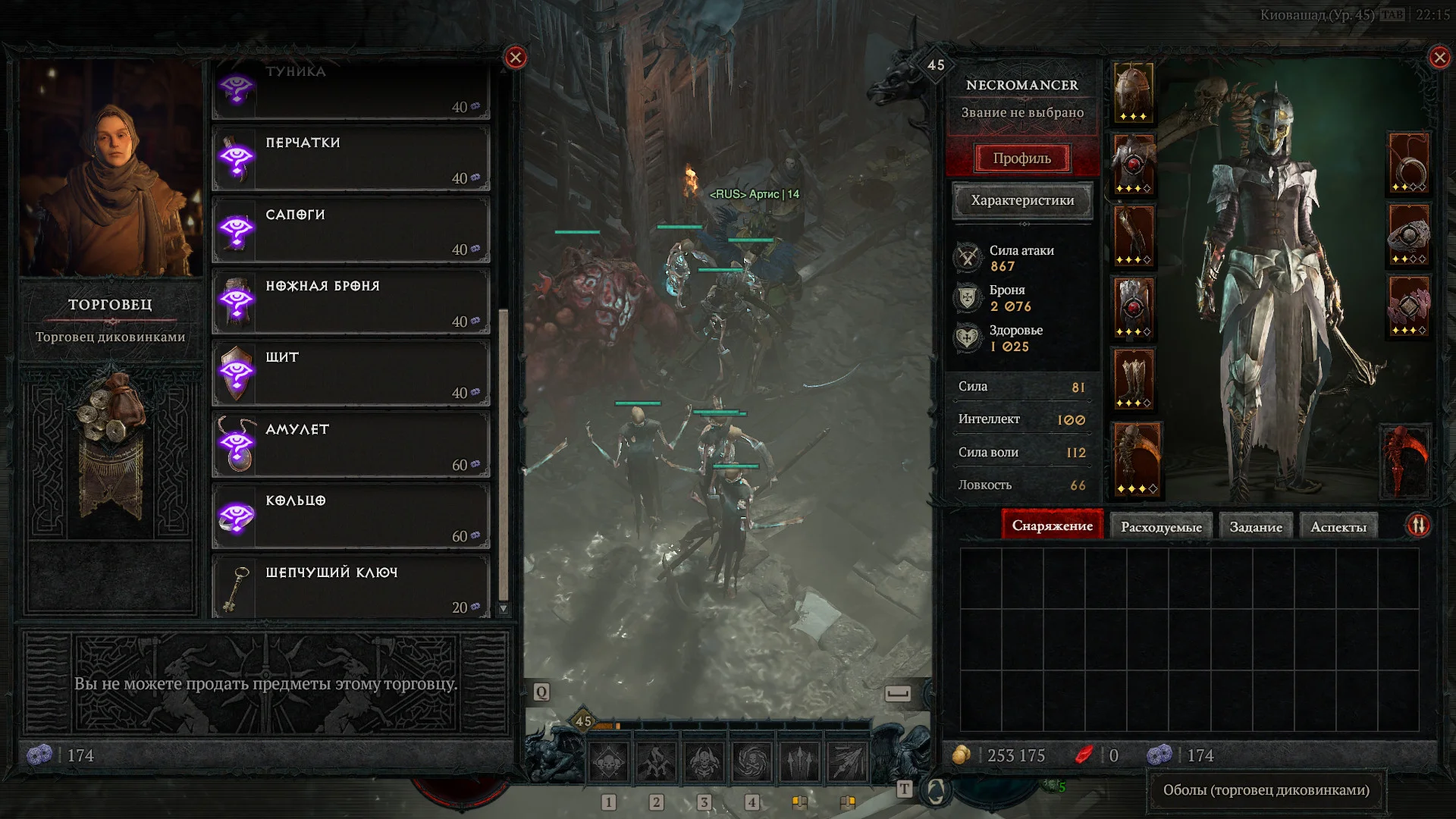Click the obols icon next to 174
Viewport: 1456px width, 819px height.
point(1159,755)
